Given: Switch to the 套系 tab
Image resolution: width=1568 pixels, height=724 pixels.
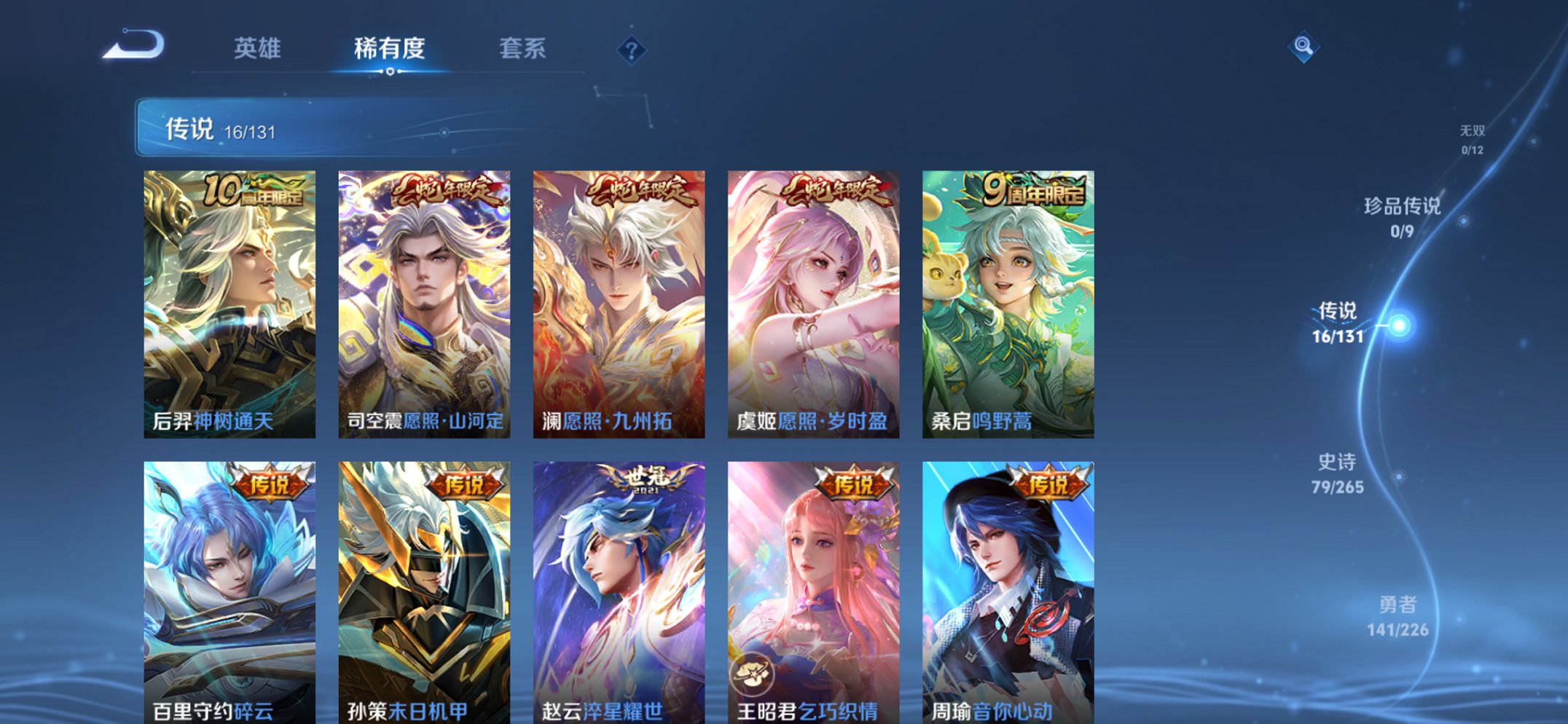Looking at the screenshot, I should (523, 49).
